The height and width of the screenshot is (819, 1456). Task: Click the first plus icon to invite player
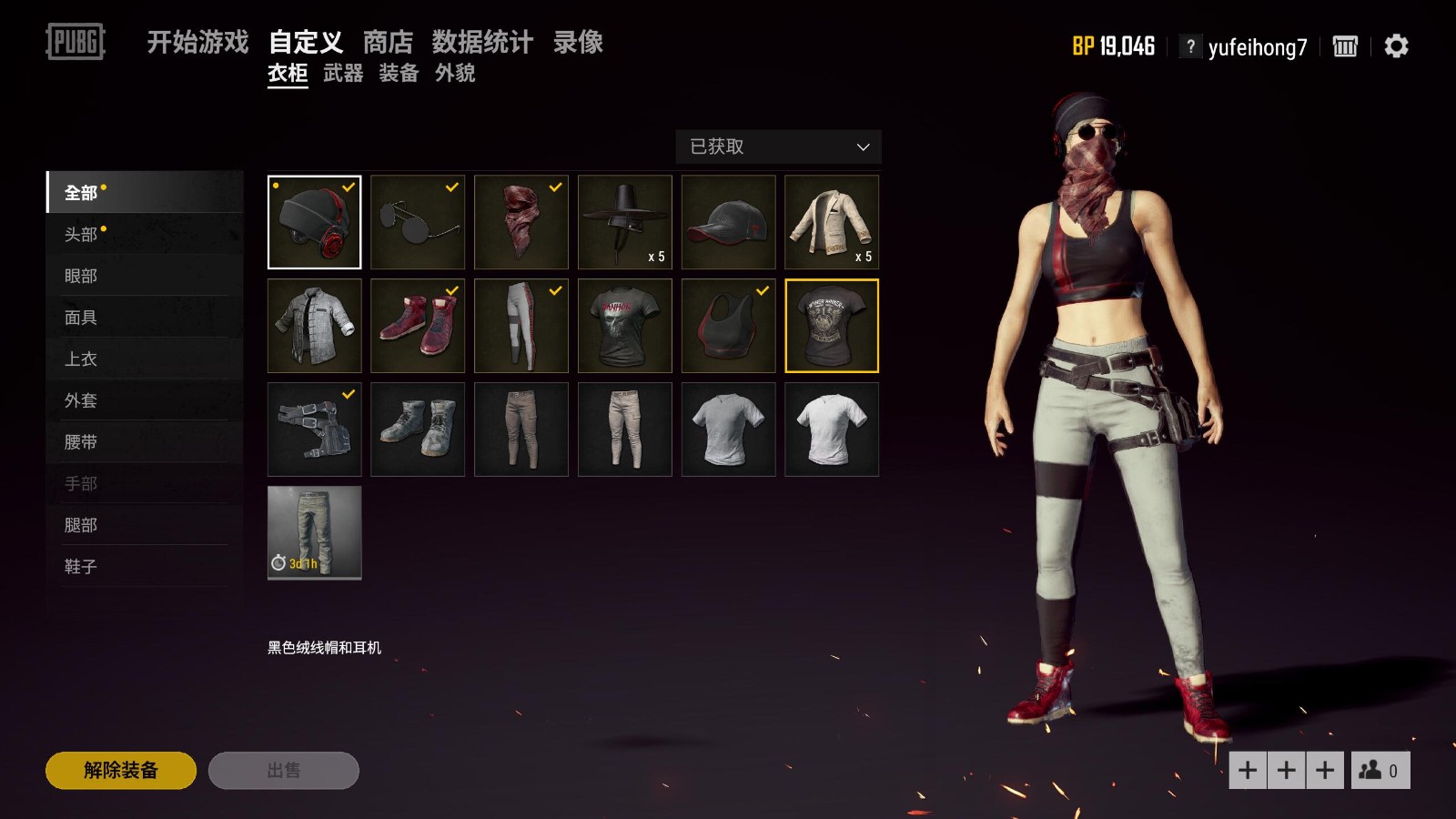pos(1248,769)
